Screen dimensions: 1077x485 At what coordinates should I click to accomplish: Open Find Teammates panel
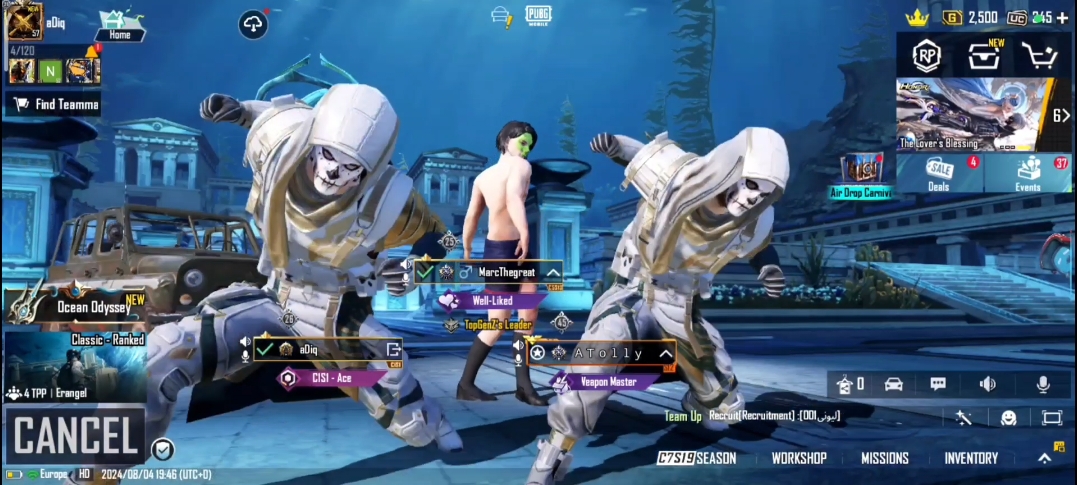56,104
